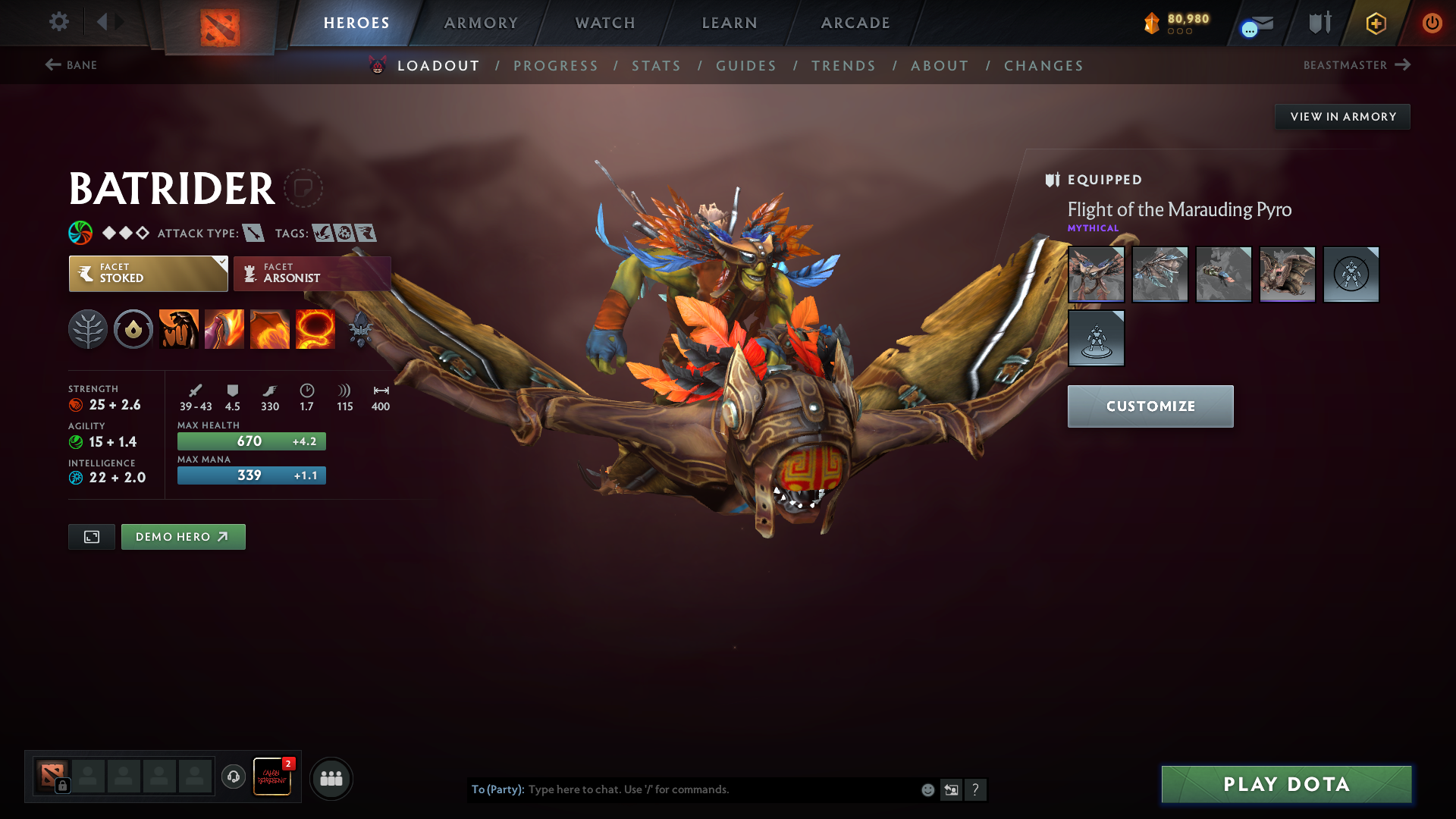Screen dimensions: 1456x819
Task: Select the Arsonist facet
Action: click(x=311, y=273)
